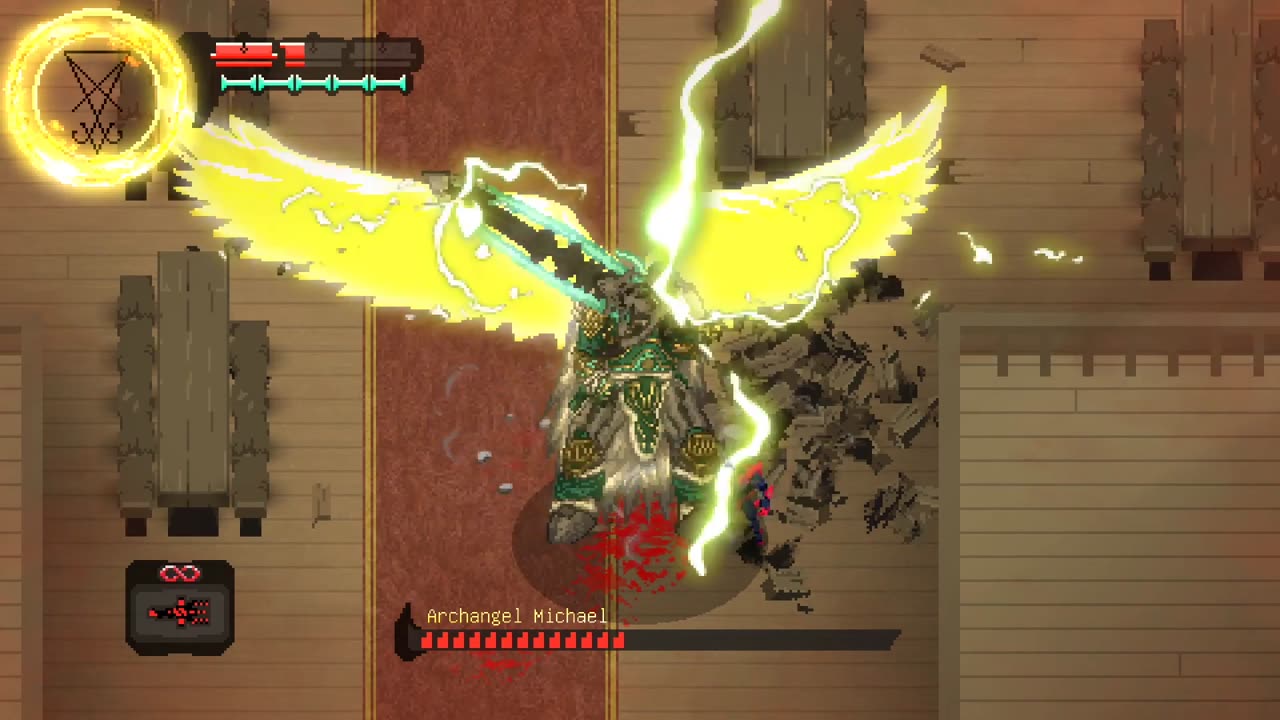The width and height of the screenshot is (1280, 720).
Task: Select the equipped weapon slot with infinite ammo
Action: (180, 606)
